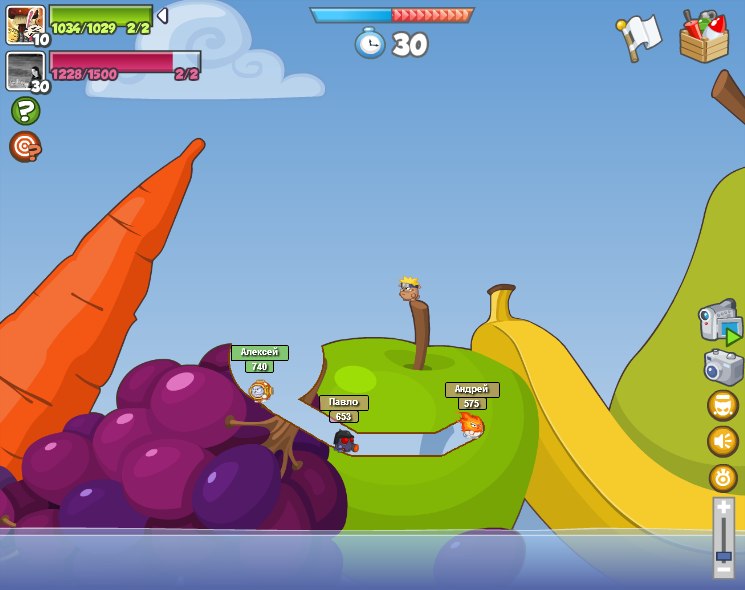Toggle the sound speaker button
This screenshot has height=590, width=745.
(x=722, y=441)
